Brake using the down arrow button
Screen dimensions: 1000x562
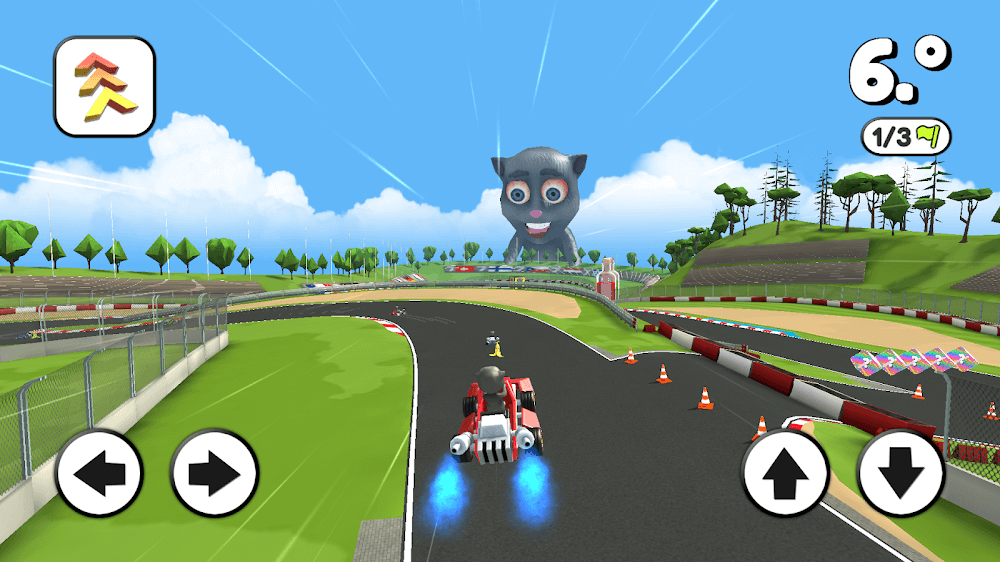click(901, 473)
